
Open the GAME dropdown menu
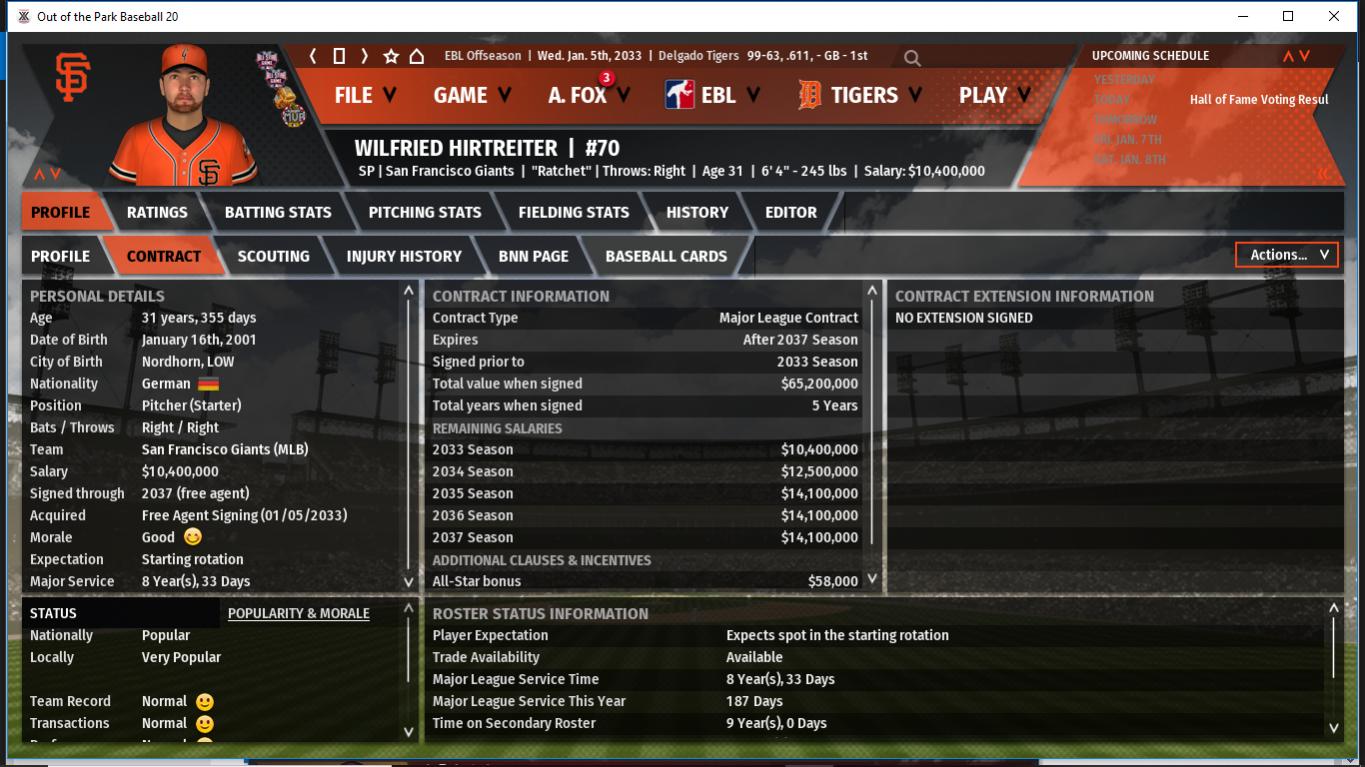471,95
